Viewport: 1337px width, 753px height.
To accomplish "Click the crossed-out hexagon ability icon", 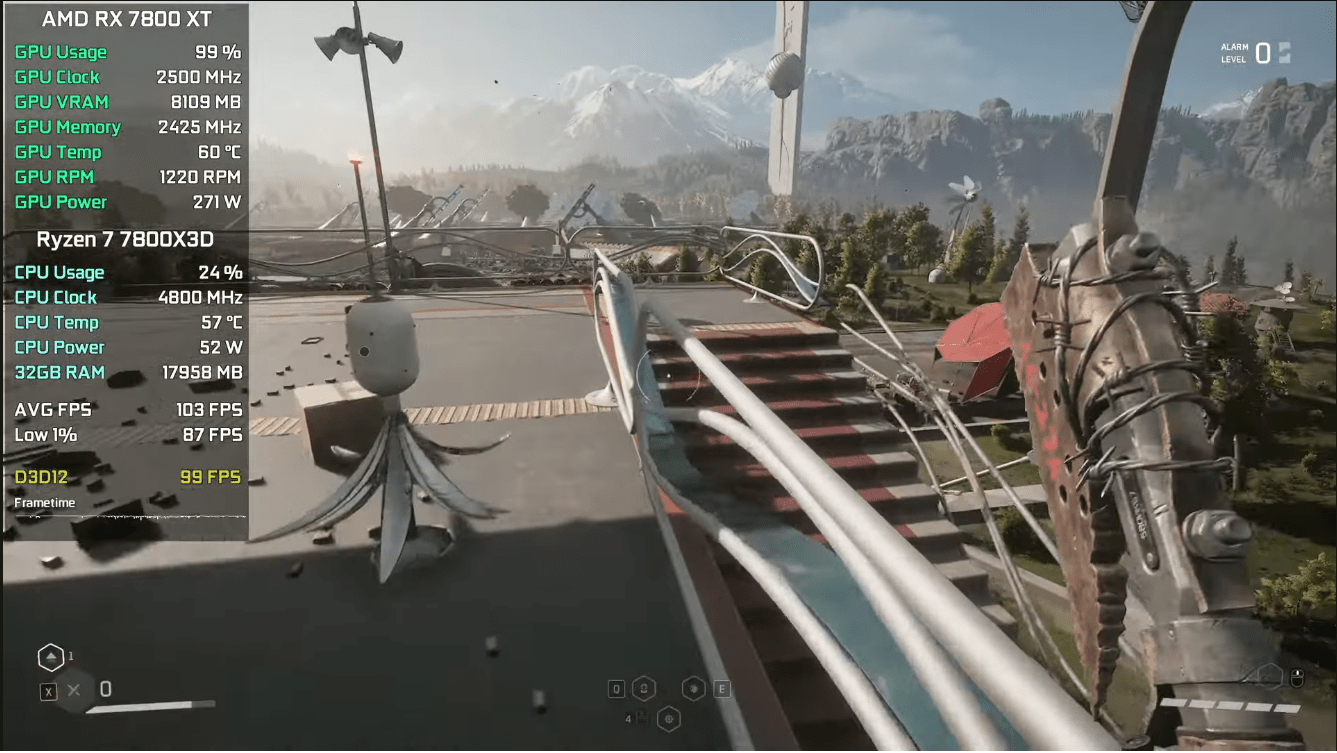I will click(74, 690).
